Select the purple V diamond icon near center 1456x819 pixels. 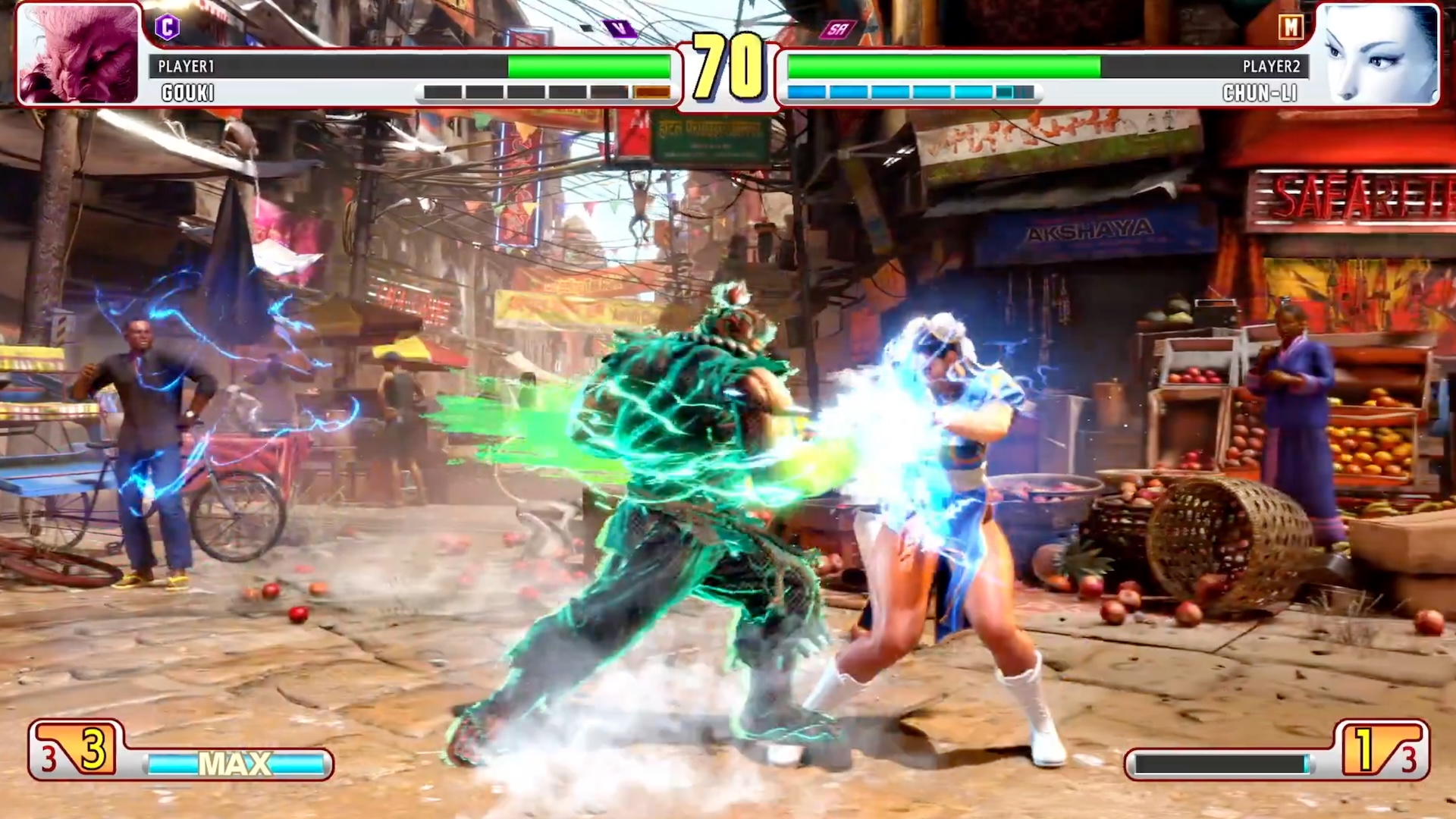(x=620, y=27)
